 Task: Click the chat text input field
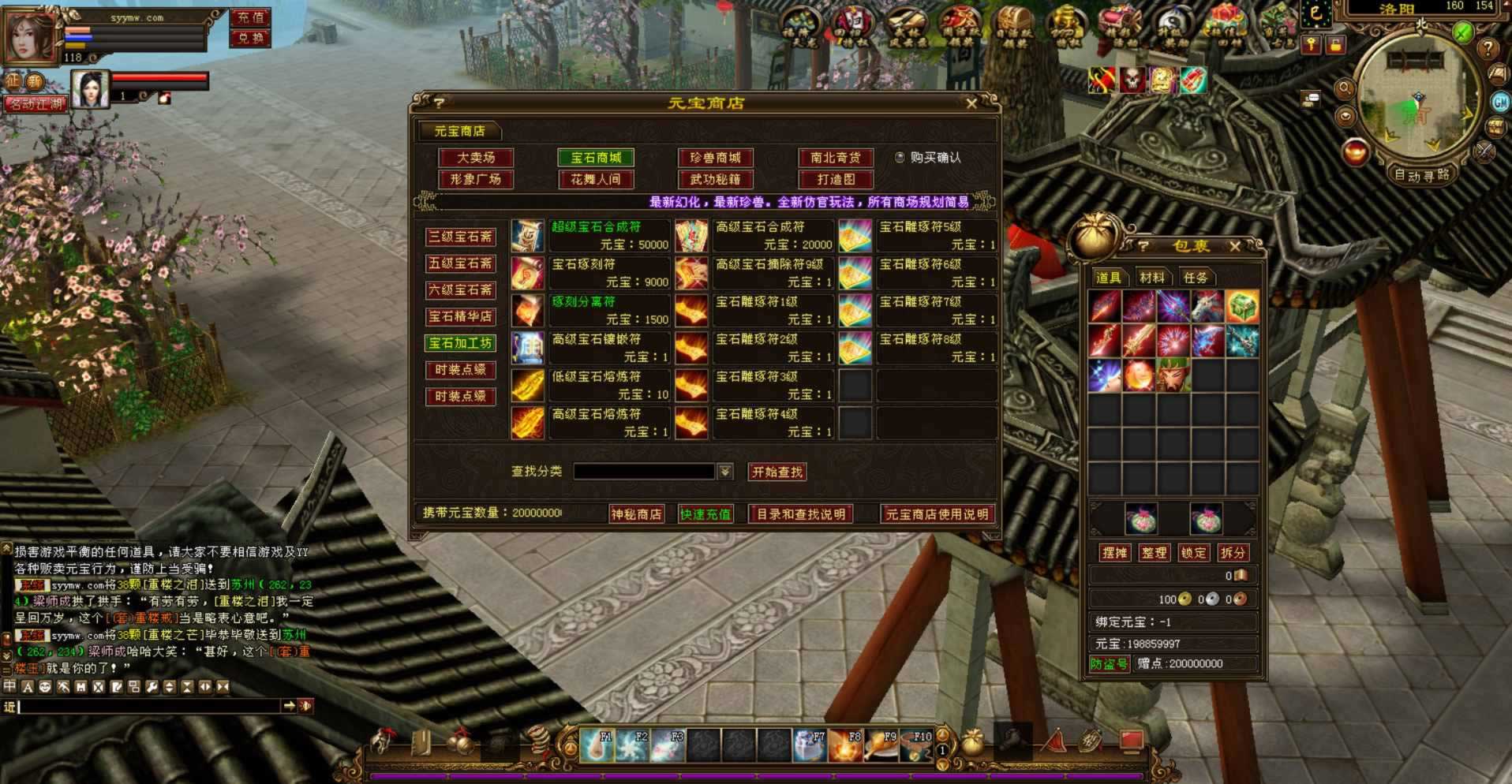point(150,706)
